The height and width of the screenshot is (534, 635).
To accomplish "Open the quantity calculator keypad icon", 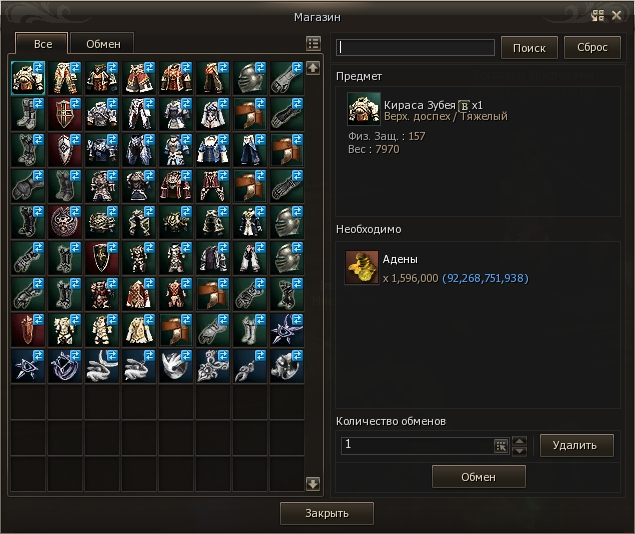I will point(501,446).
